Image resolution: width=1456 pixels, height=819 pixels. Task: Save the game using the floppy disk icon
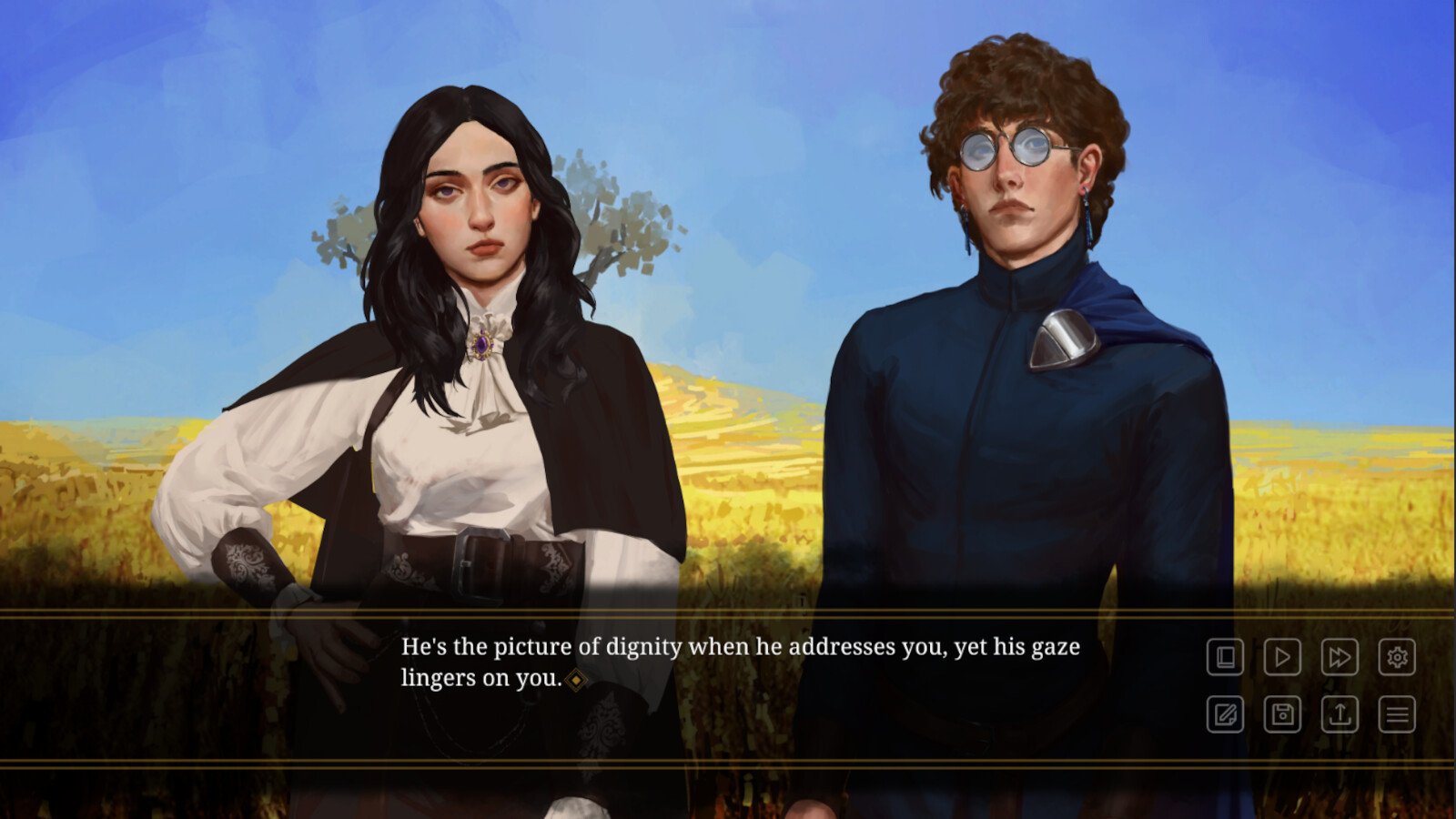(x=1282, y=714)
